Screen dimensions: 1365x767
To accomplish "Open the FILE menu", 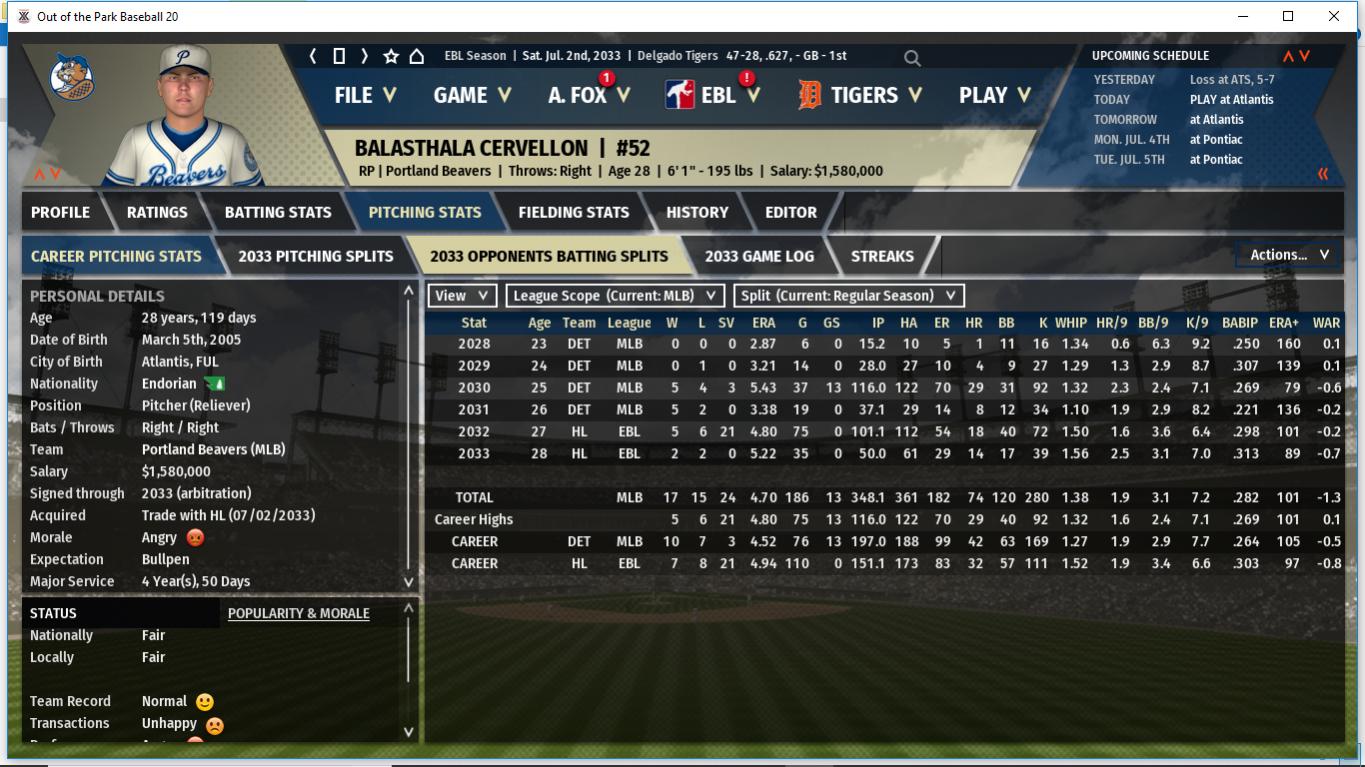I will (364, 95).
